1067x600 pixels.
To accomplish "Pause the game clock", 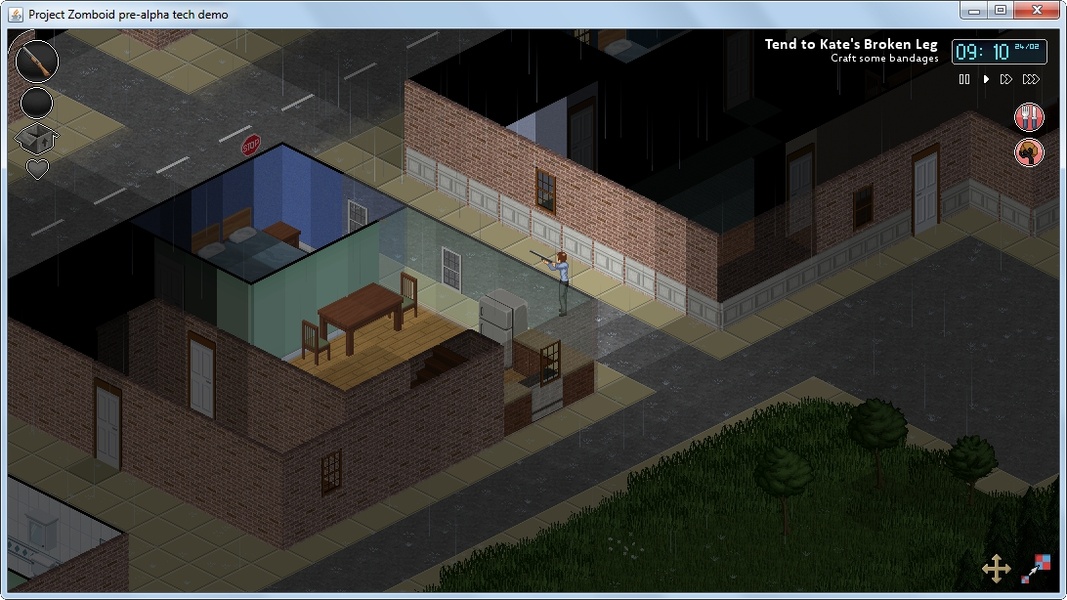I will point(964,79).
